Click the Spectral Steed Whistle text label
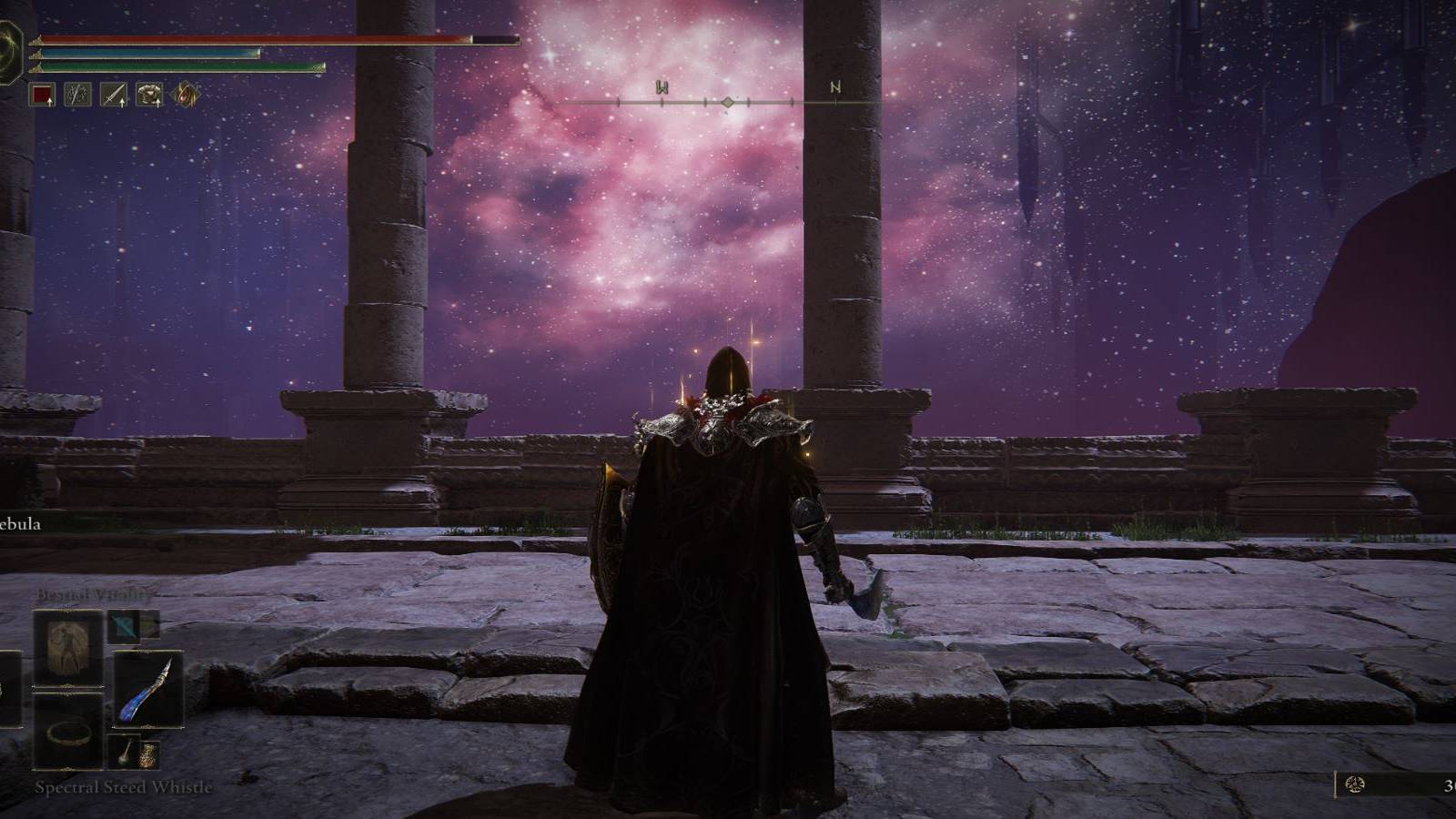1456x819 pixels. pos(125,788)
